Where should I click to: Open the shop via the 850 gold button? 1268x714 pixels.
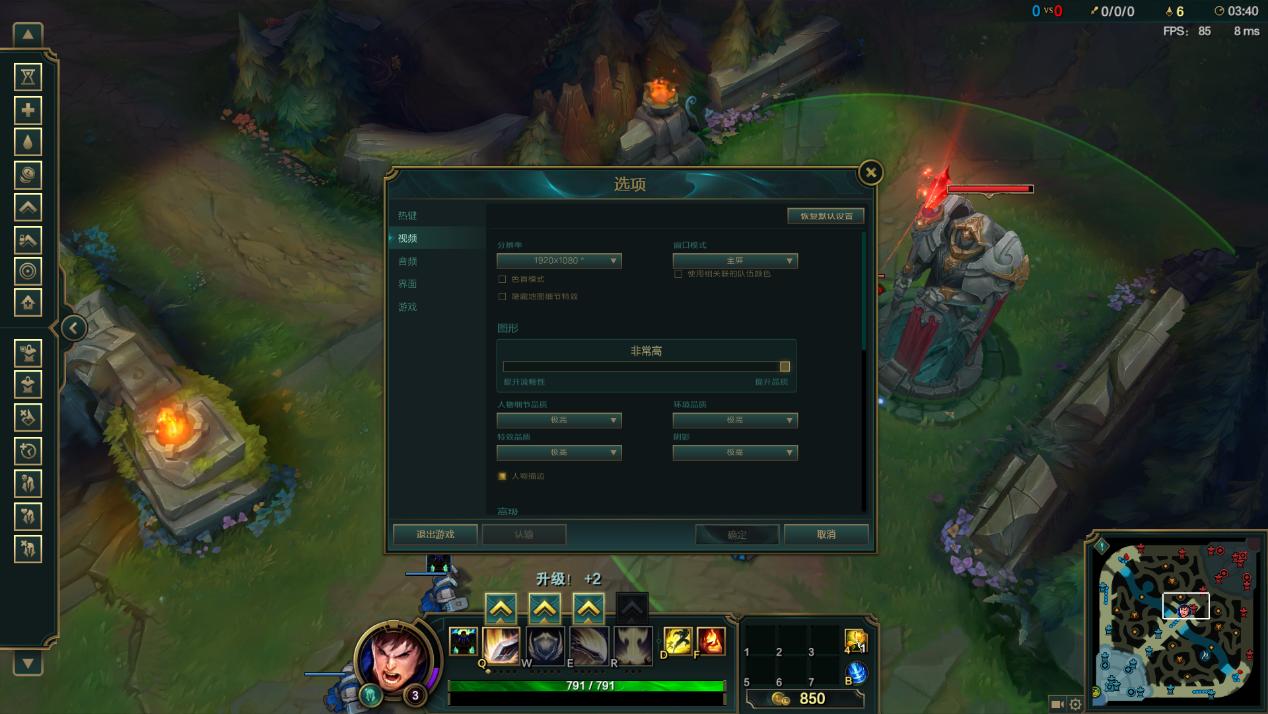click(x=801, y=698)
